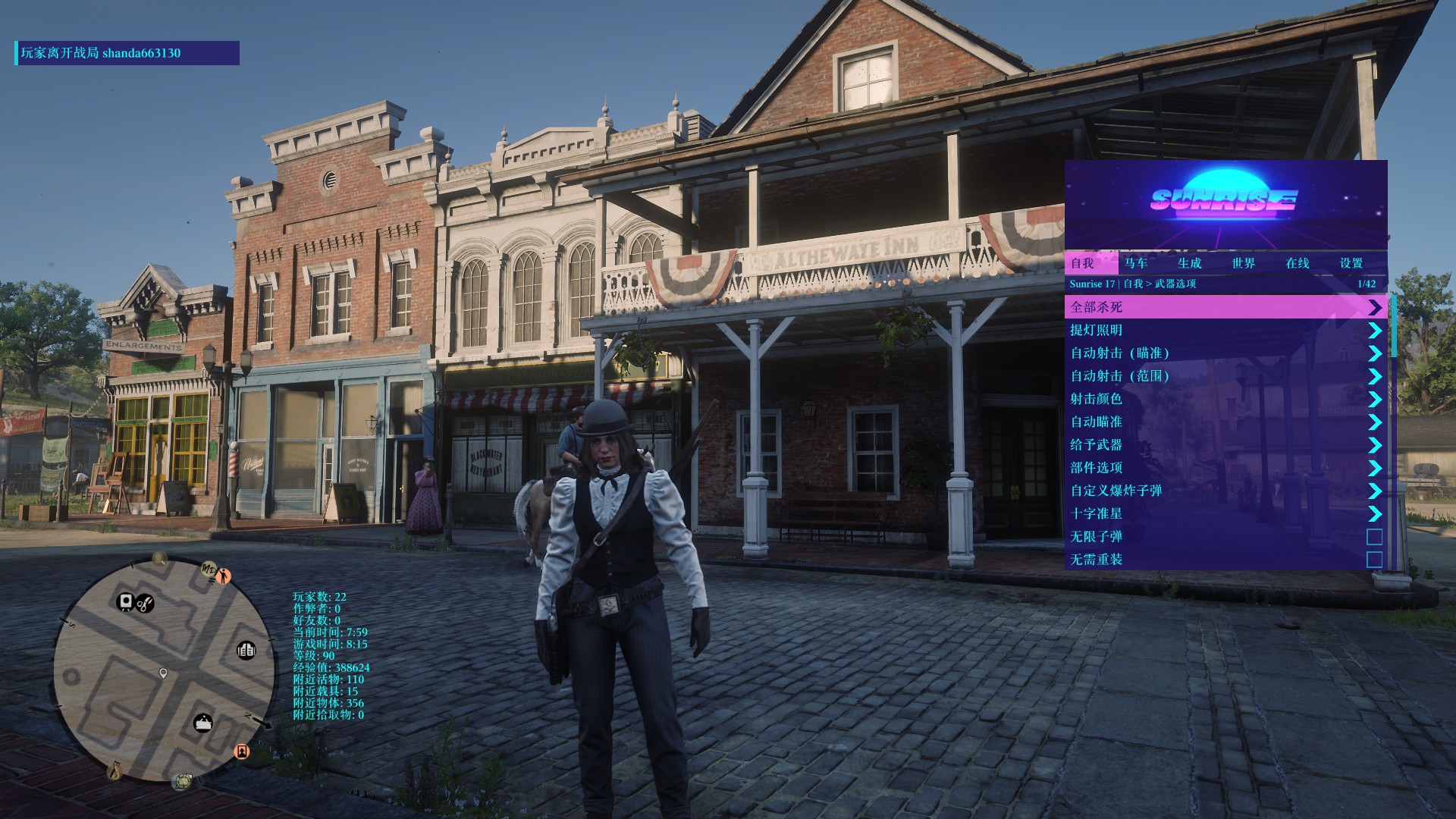The width and height of the screenshot is (1456, 819).
Task: Open the 给予武器 submenu
Action: coord(1225,445)
